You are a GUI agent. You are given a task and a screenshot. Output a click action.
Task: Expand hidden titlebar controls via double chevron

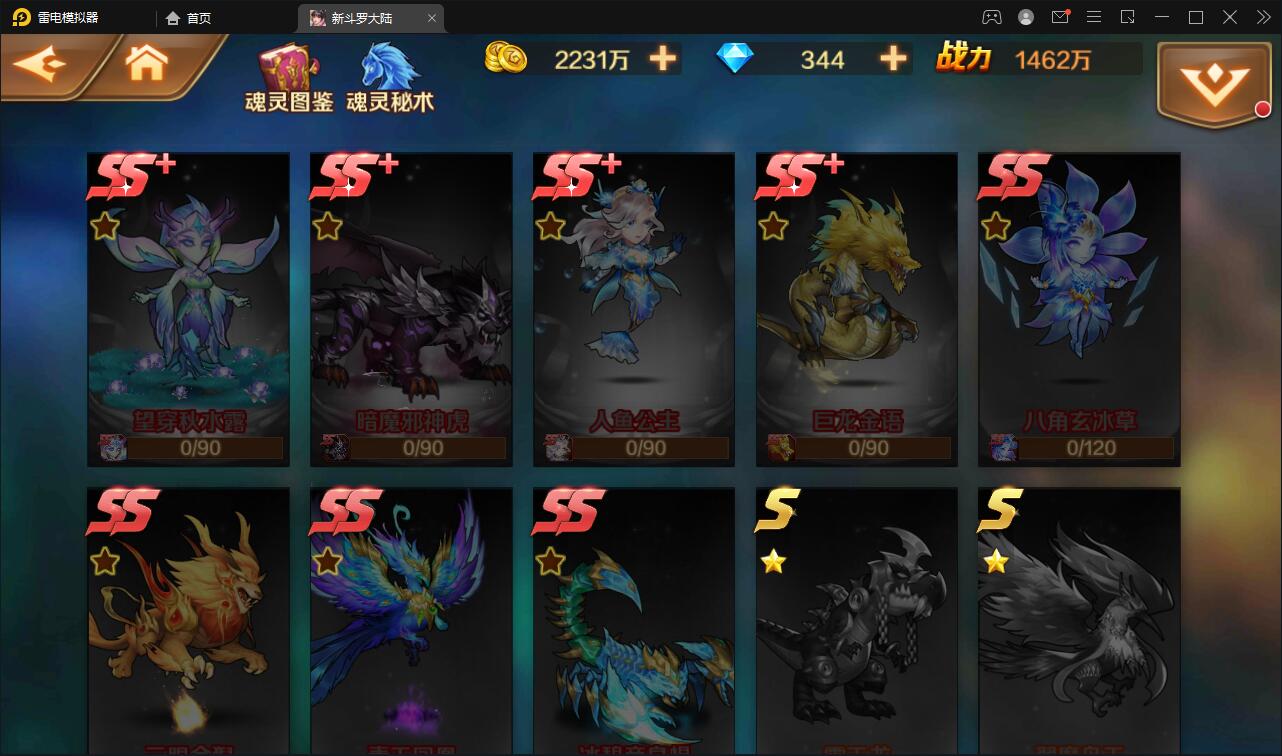click(x=1263, y=17)
